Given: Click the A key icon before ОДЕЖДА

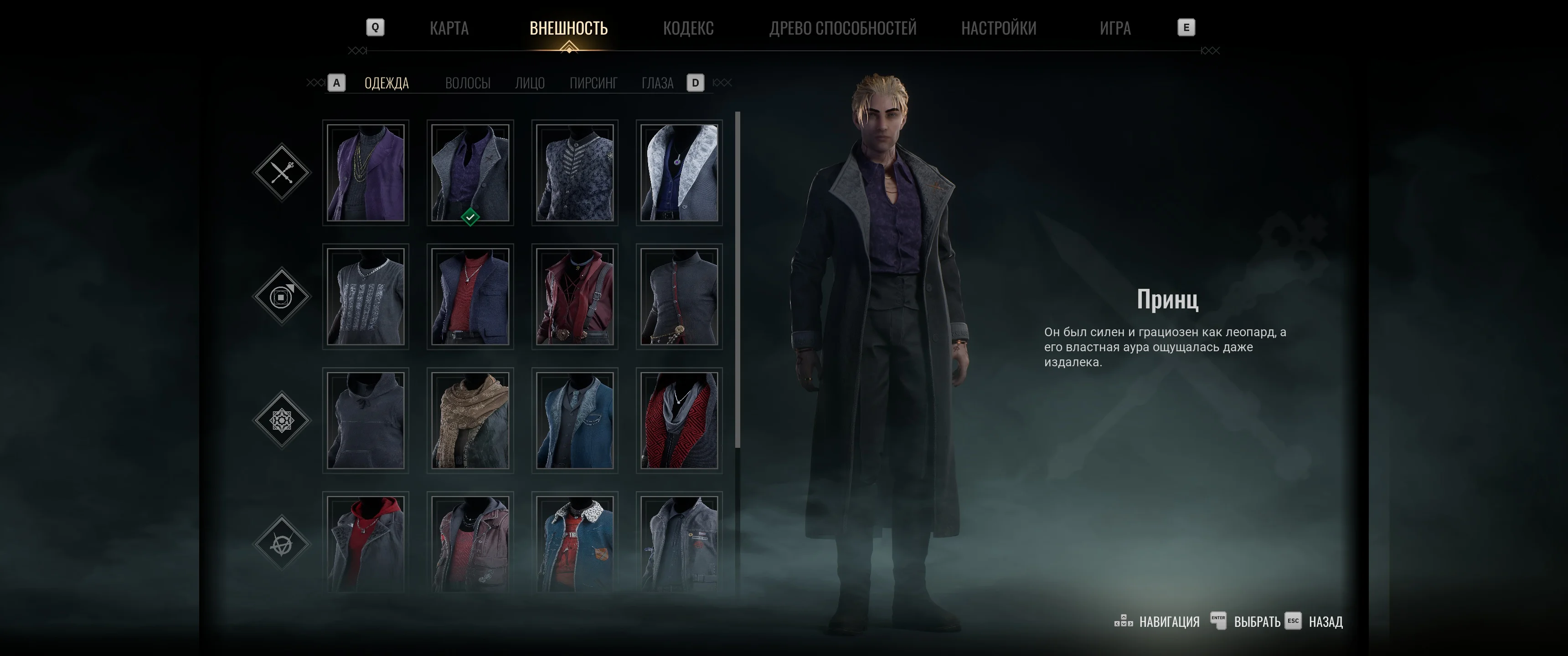Looking at the screenshot, I should pos(335,83).
